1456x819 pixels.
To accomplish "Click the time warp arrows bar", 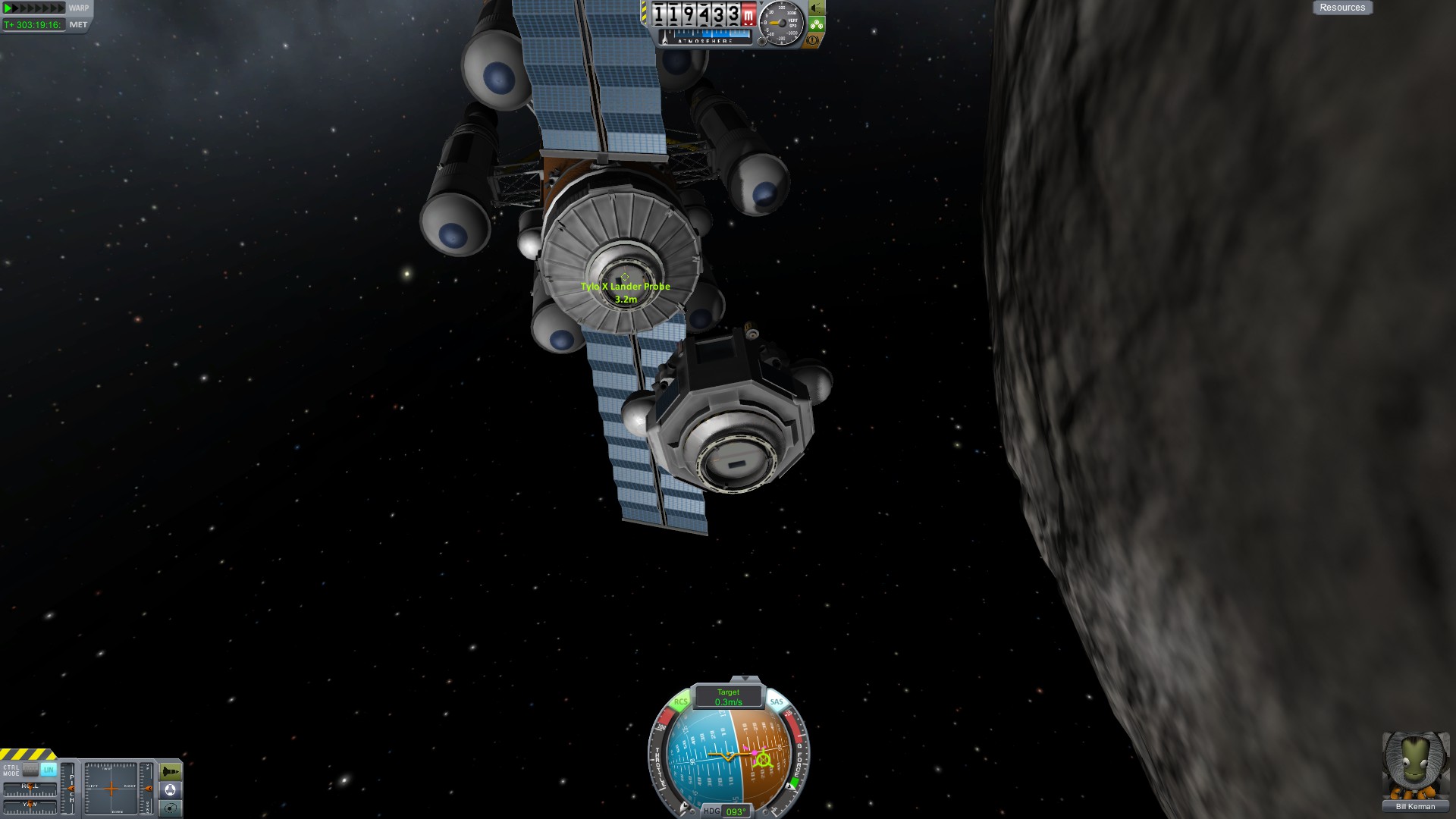I will [x=34, y=8].
